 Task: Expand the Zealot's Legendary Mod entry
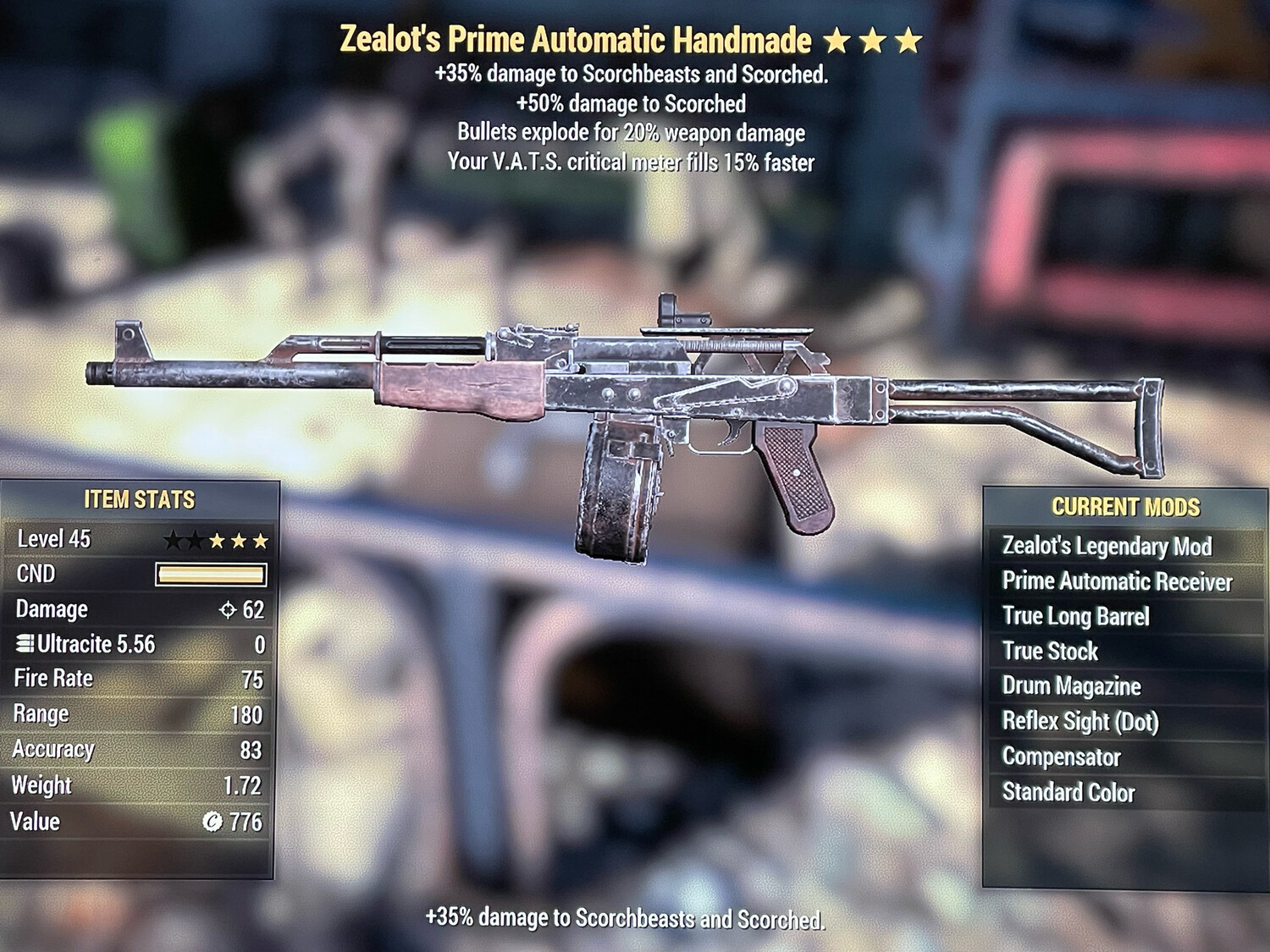tap(1107, 548)
